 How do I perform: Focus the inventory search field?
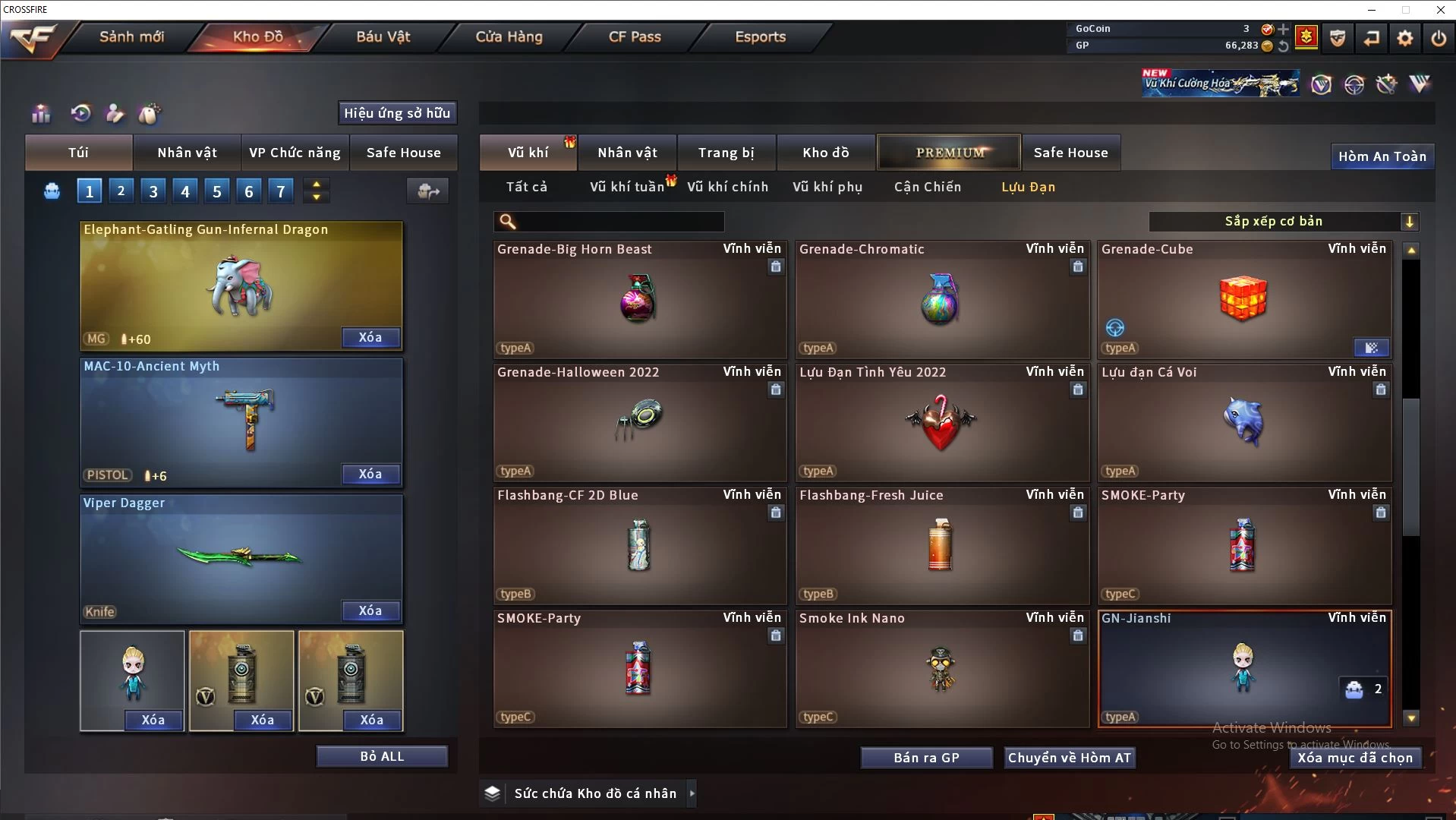[619, 222]
